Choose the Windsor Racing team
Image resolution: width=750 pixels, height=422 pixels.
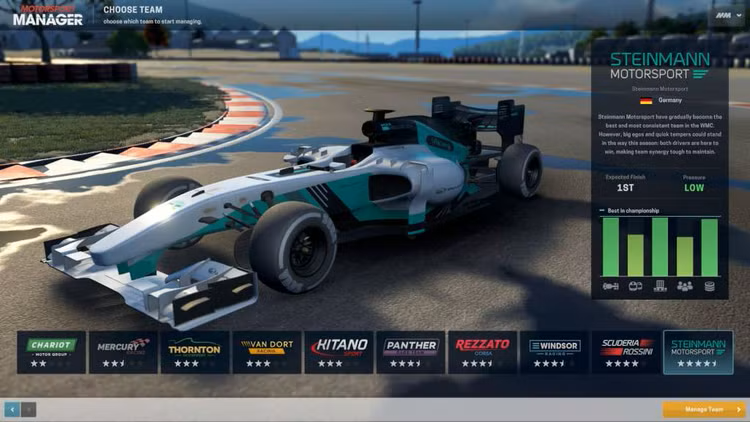pyautogui.click(x=554, y=352)
